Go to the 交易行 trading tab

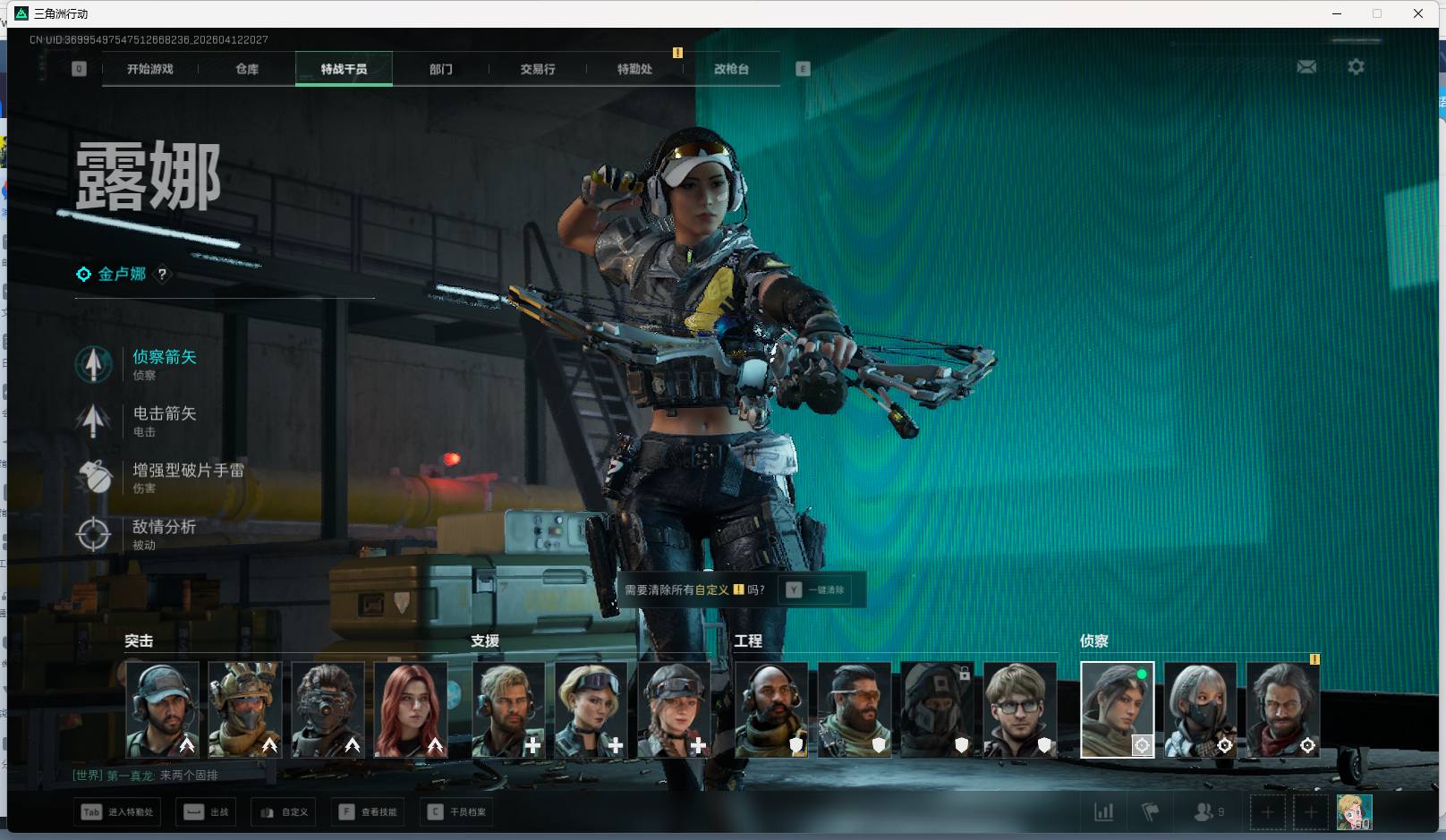537,69
